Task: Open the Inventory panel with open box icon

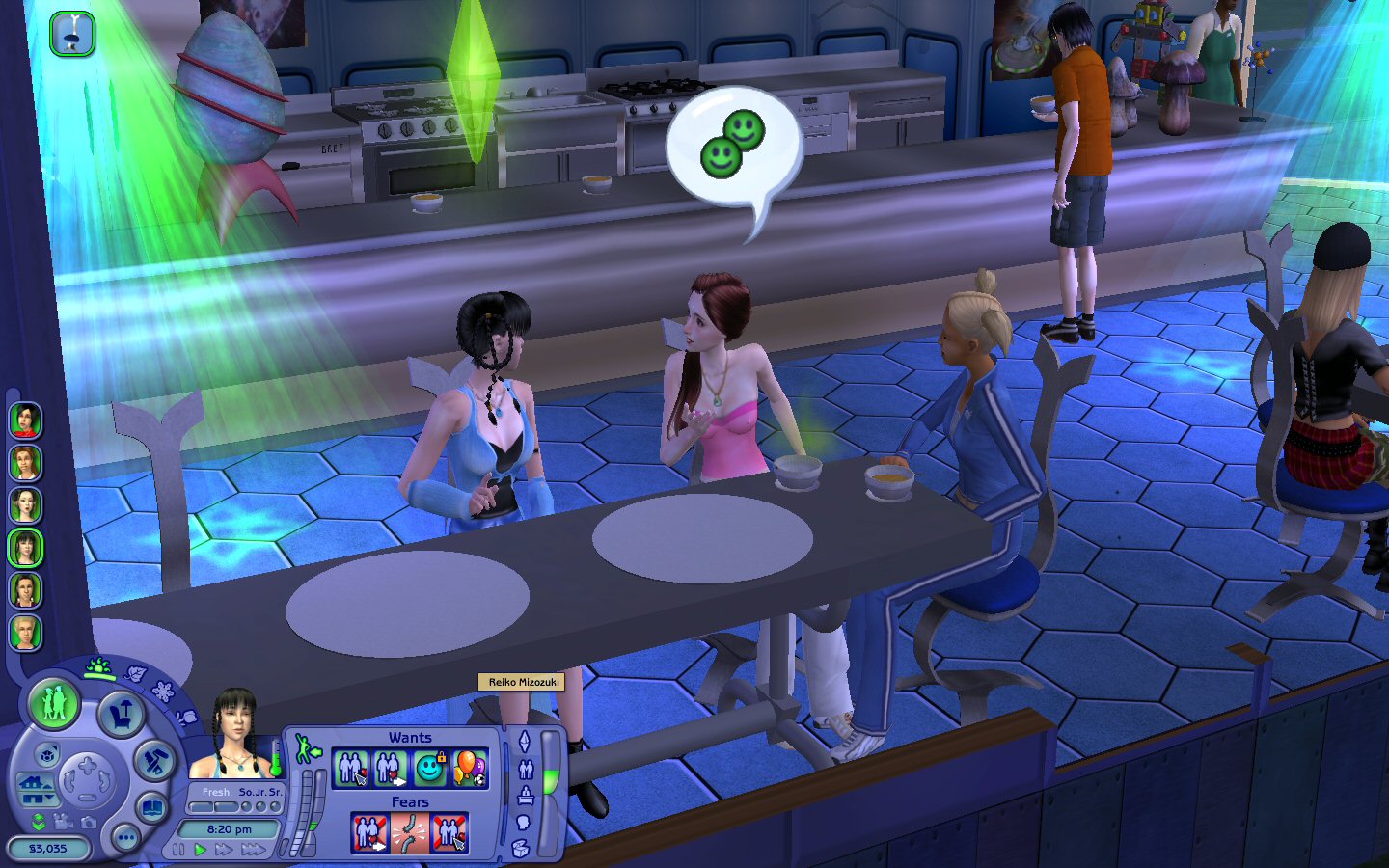Action: tap(521, 849)
